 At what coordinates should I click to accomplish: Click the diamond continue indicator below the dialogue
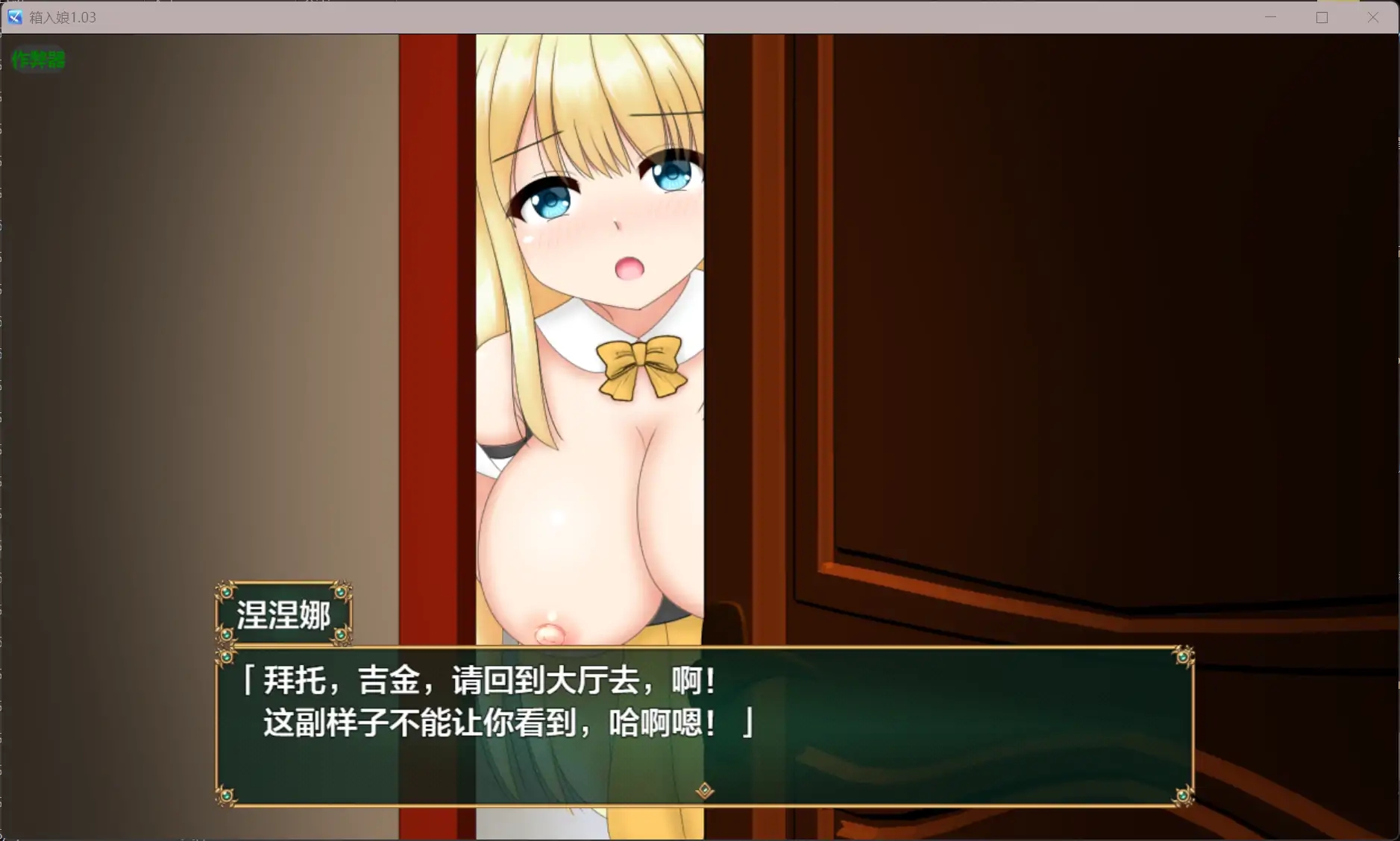coord(703,790)
